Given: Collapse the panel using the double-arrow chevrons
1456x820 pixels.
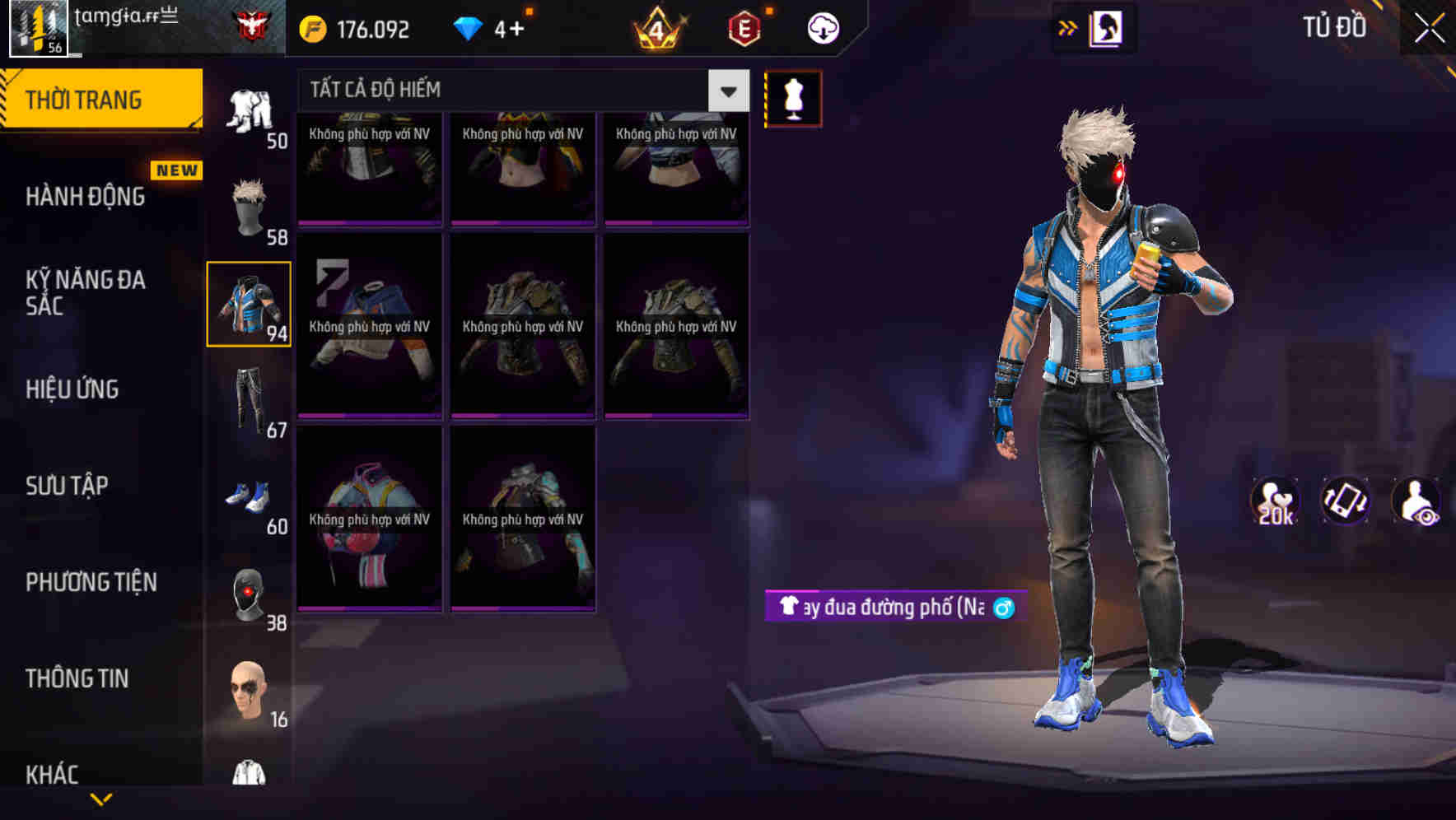Looking at the screenshot, I should pos(1068,27).
